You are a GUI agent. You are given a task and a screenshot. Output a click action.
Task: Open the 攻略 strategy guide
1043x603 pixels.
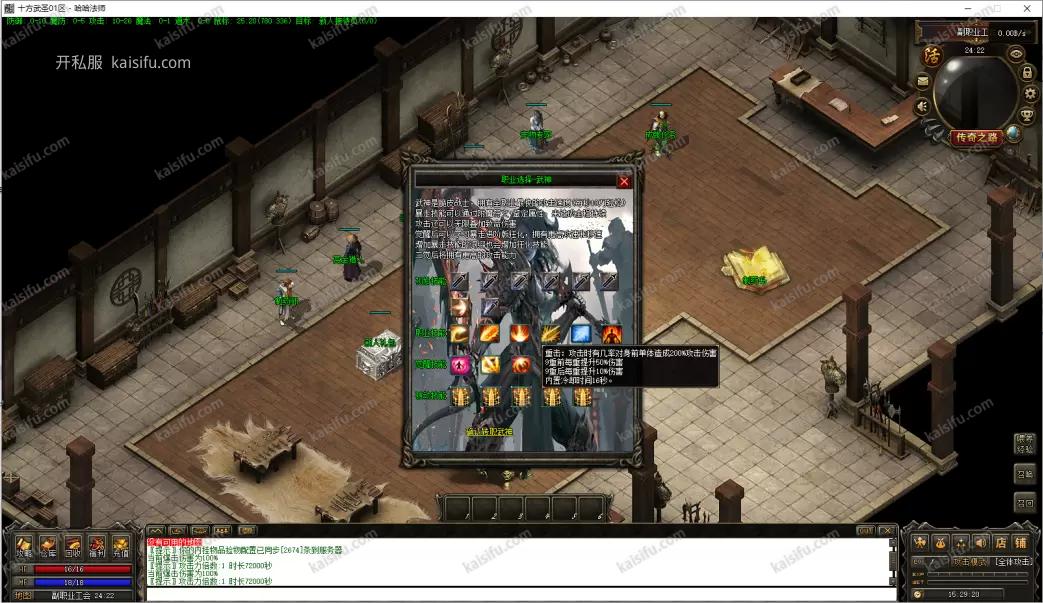[x=24, y=546]
